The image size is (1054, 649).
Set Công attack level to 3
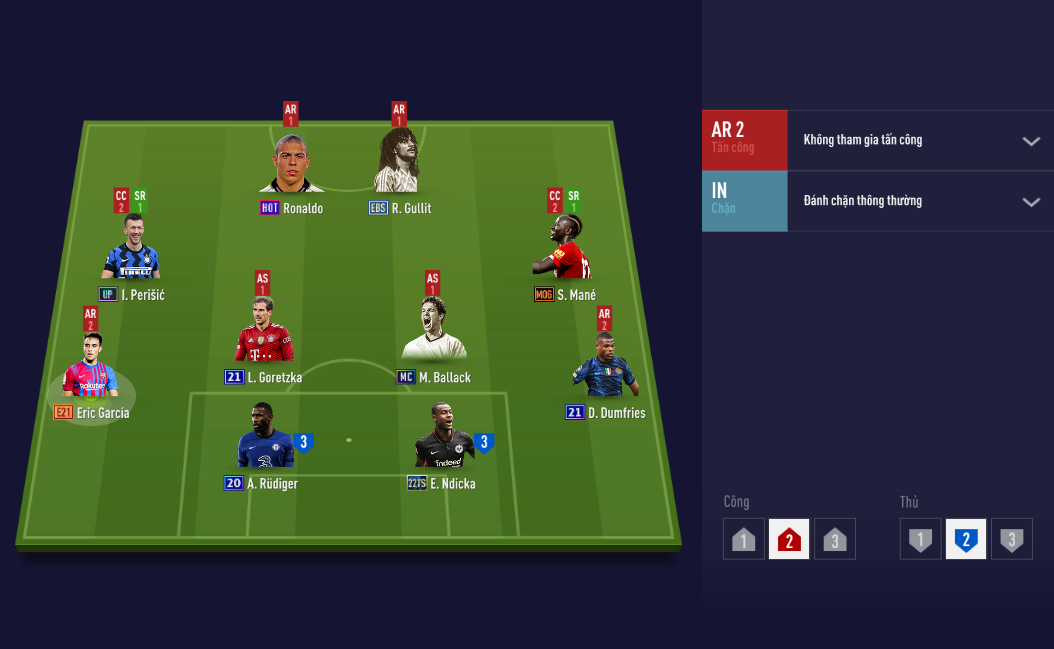[x=835, y=539]
